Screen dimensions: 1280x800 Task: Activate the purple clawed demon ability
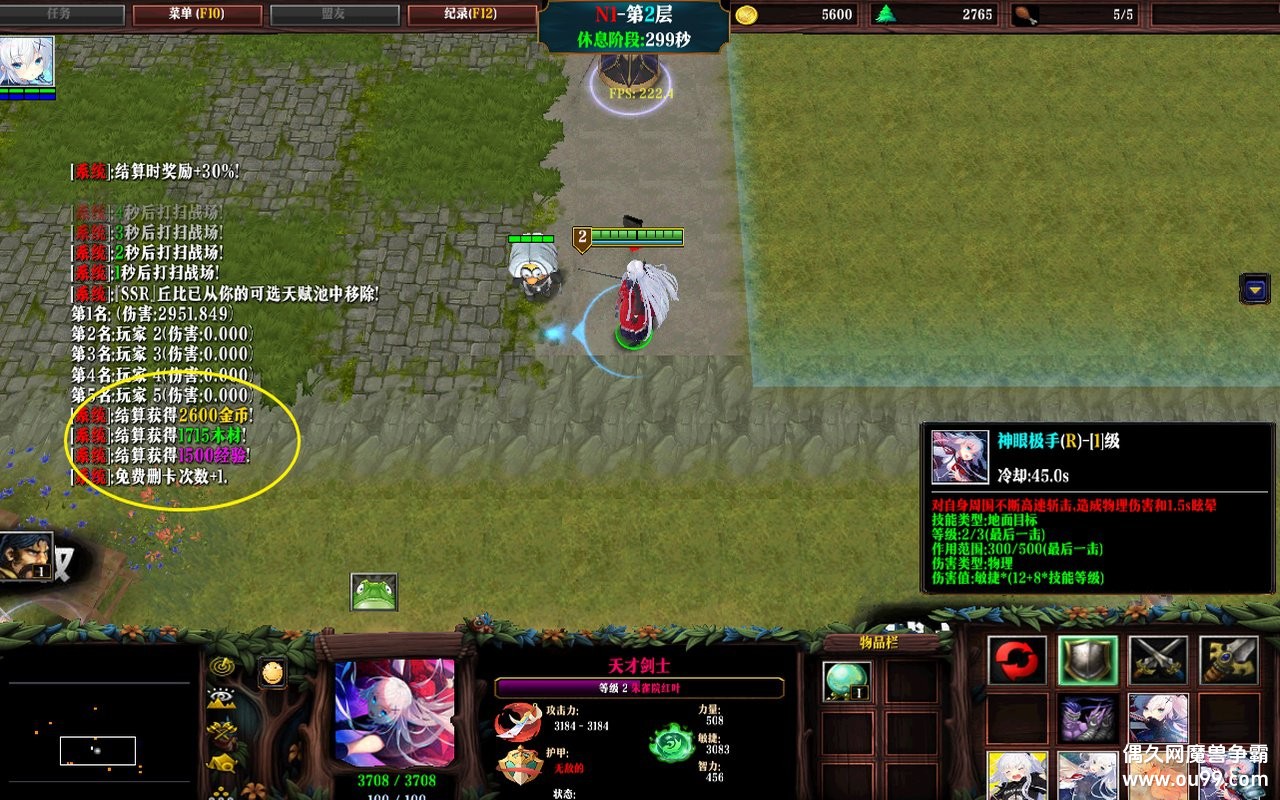tap(1088, 718)
